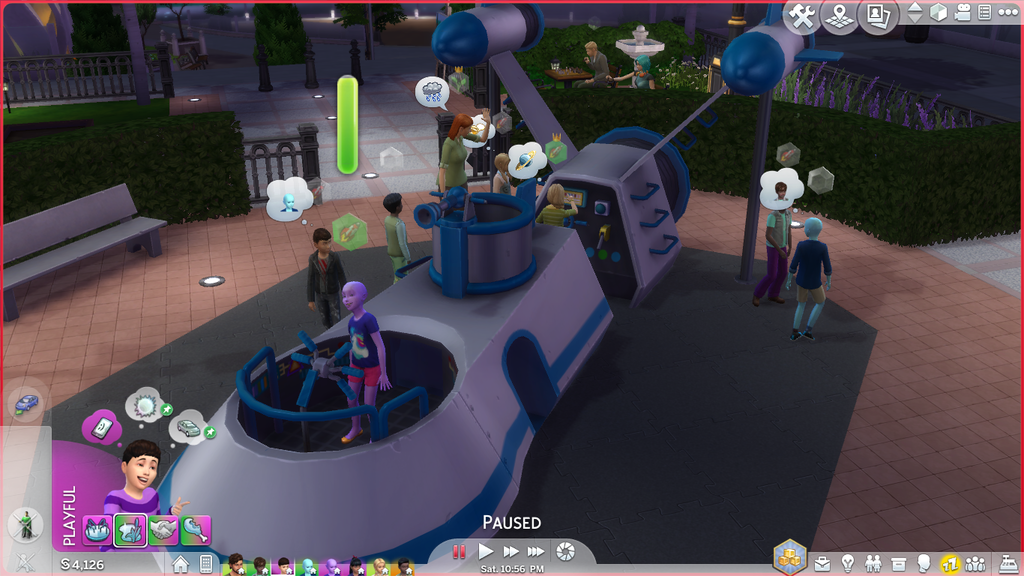The height and width of the screenshot is (576, 1024).
Task: Open the camera controls icon
Action: coord(962,13)
